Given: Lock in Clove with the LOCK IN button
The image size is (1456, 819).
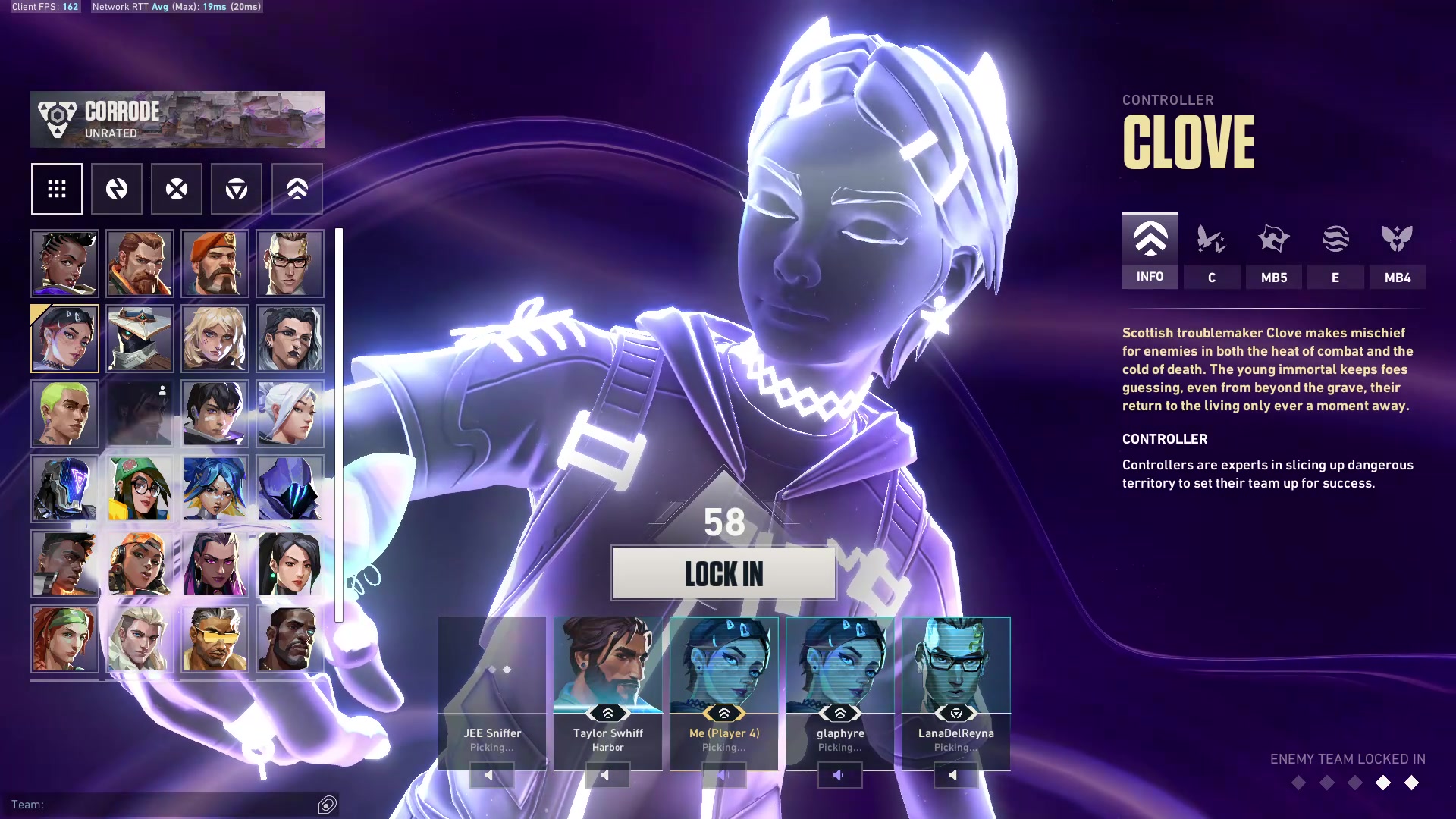Looking at the screenshot, I should [723, 574].
